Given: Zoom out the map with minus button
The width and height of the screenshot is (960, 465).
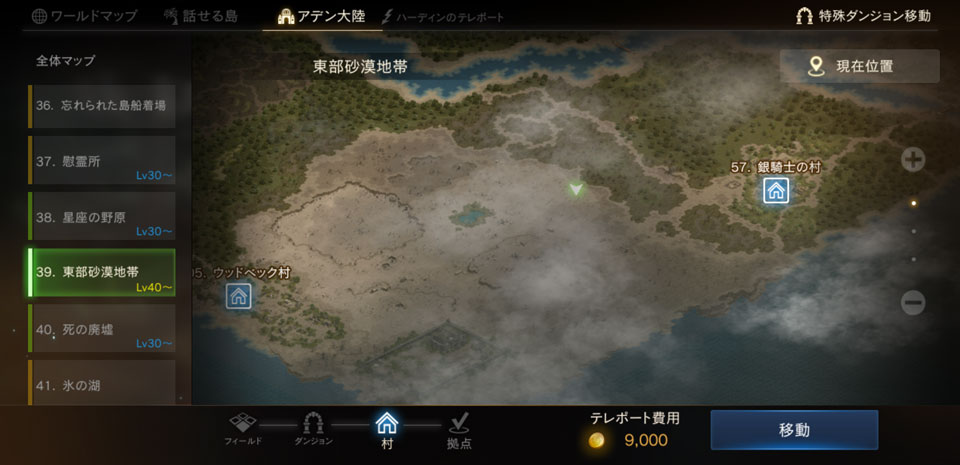Looking at the screenshot, I should (x=913, y=302).
